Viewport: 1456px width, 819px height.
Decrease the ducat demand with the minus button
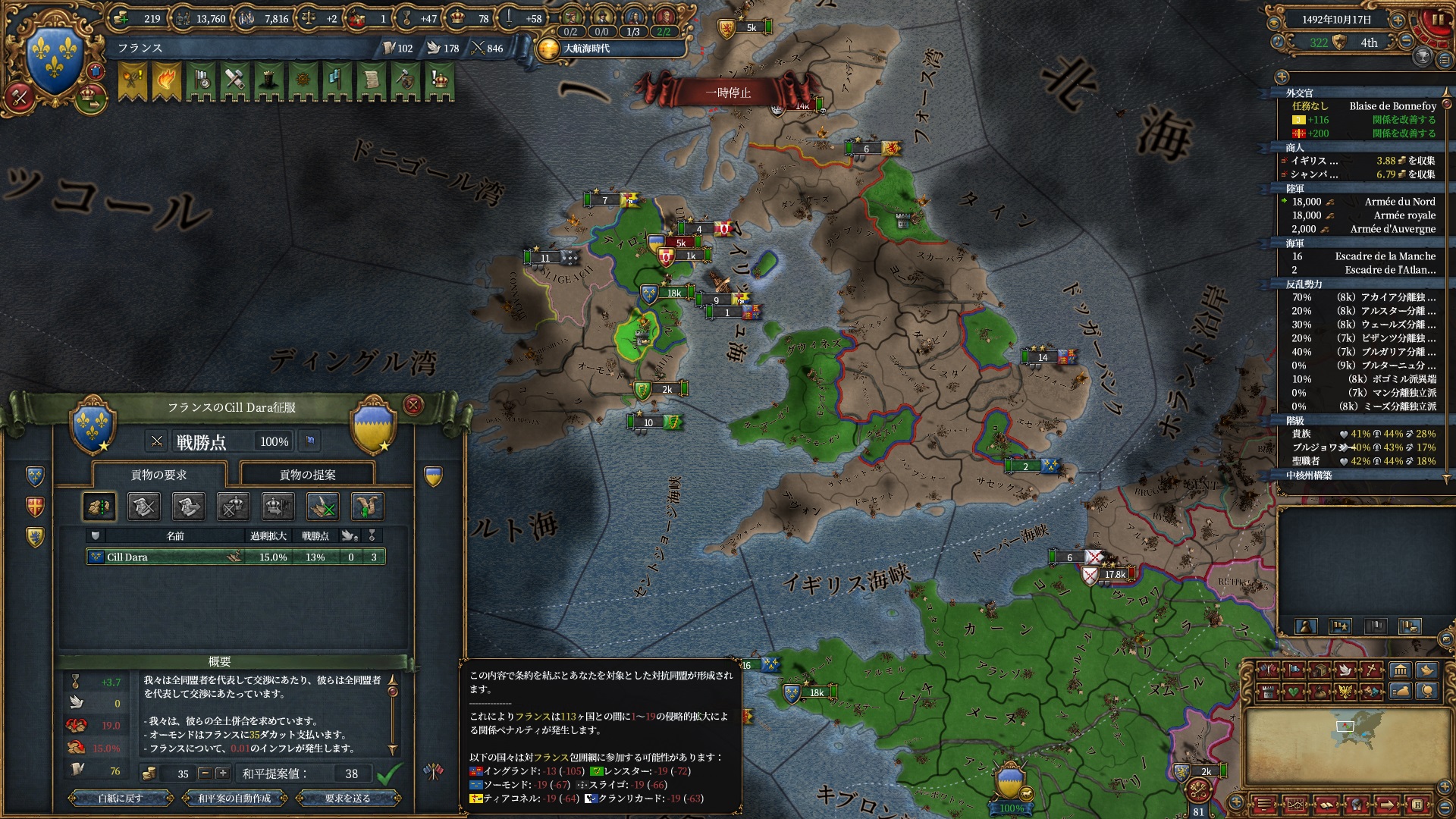204,773
